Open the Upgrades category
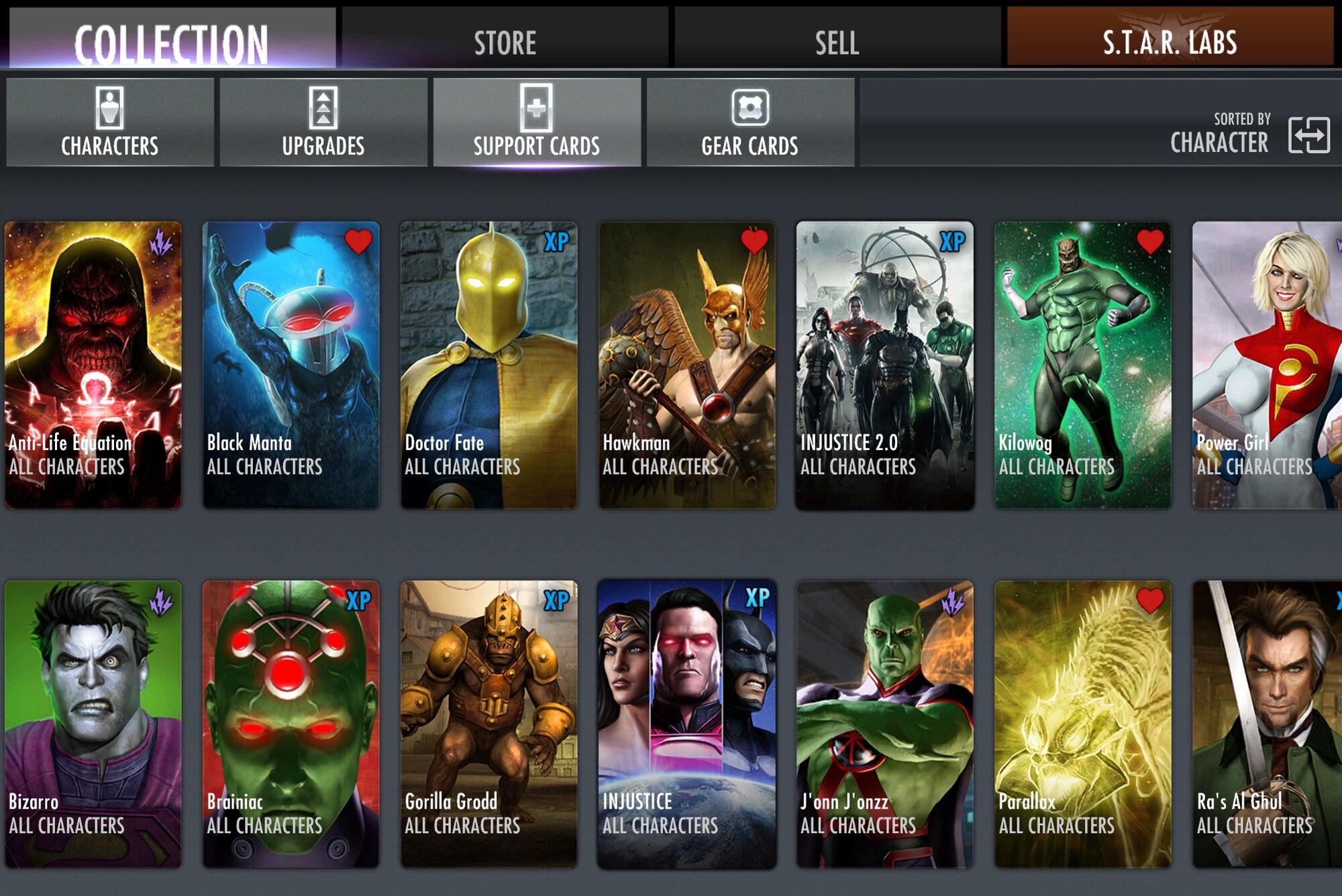 (323, 122)
